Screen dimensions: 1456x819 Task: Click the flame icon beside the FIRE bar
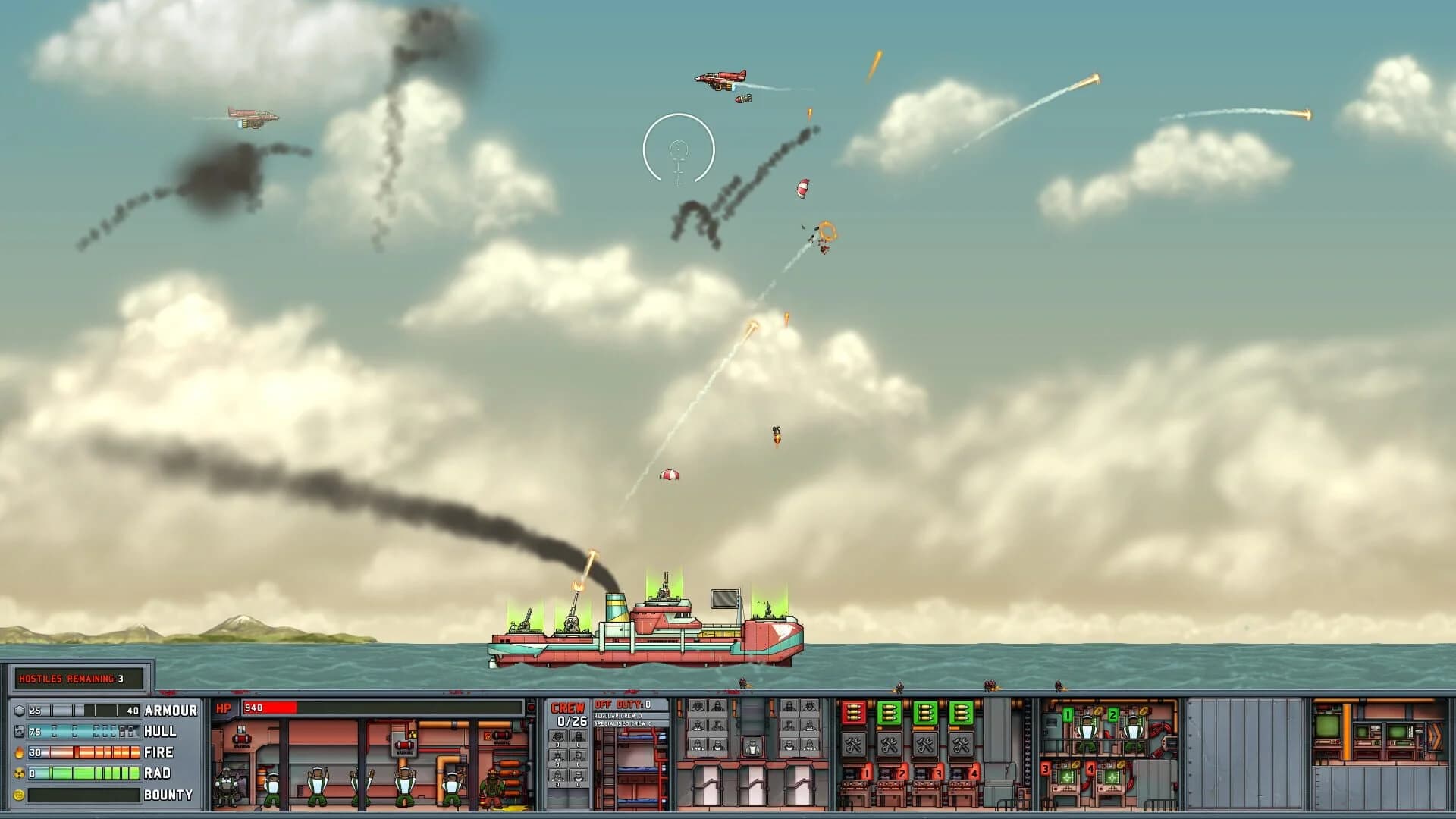(19, 753)
